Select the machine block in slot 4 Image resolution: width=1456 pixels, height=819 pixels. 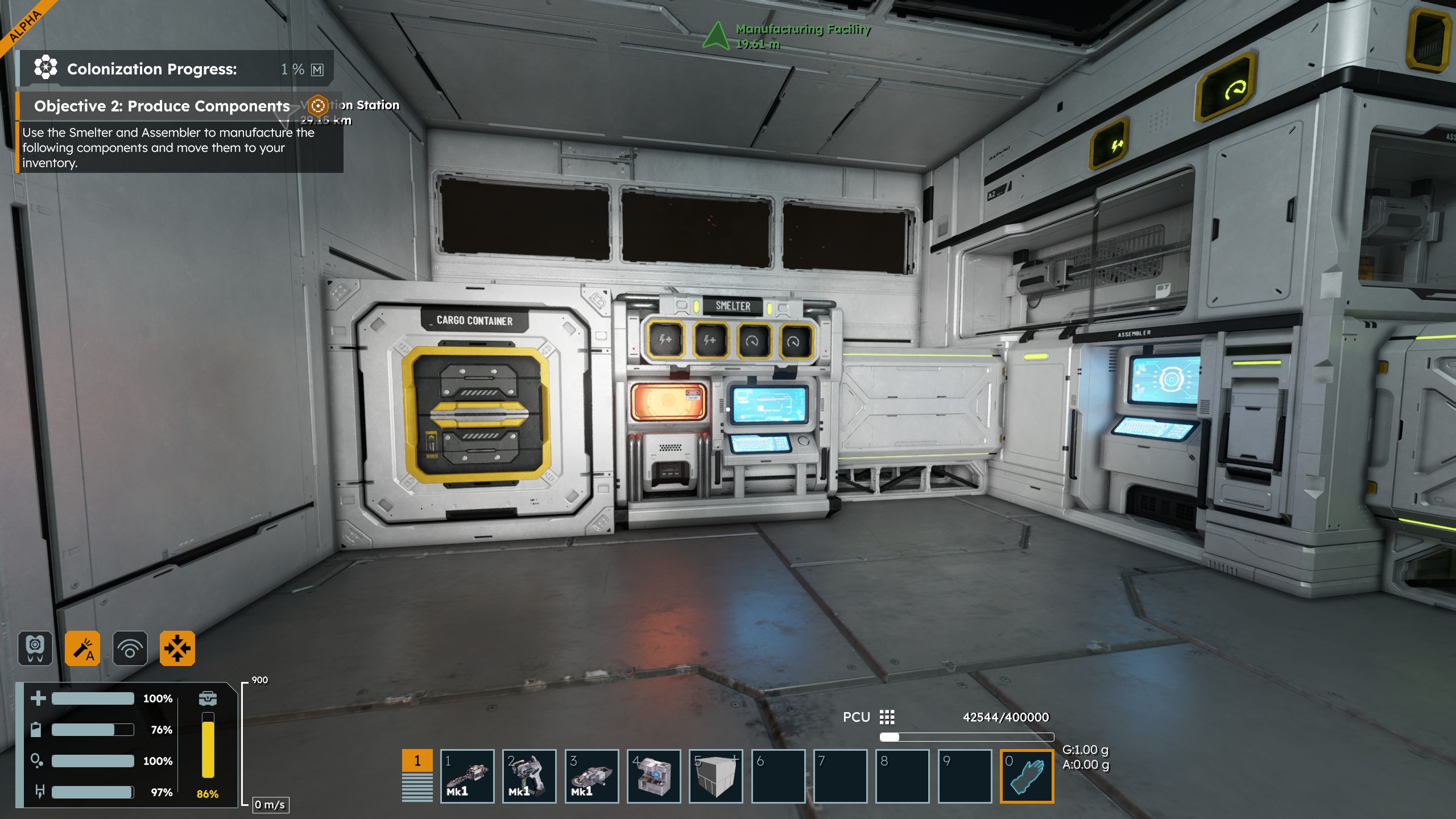point(653,776)
